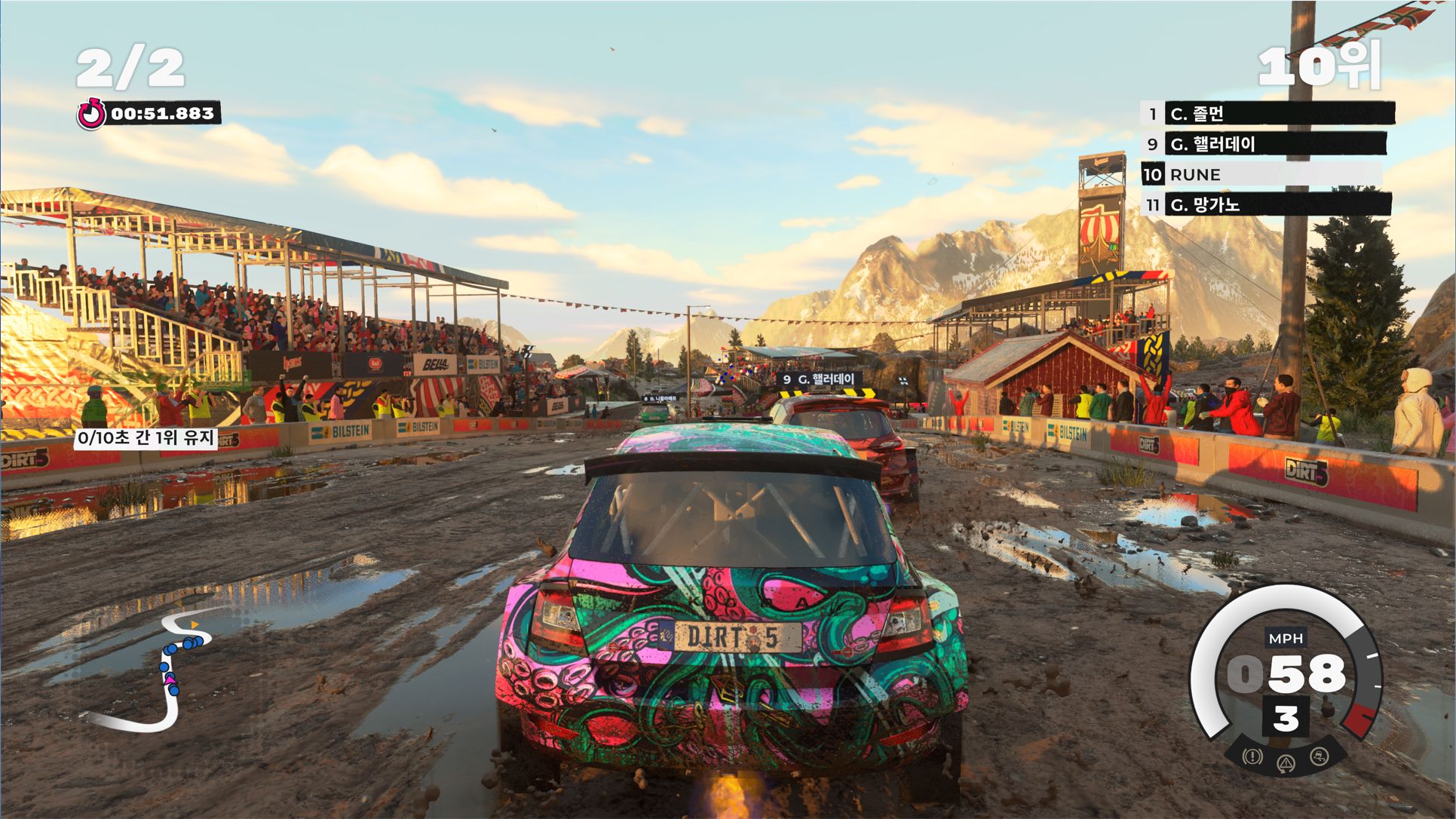Select C. 졸먼 in the standings list
This screenshot has height=819, width=1456.
[1268, 114]
